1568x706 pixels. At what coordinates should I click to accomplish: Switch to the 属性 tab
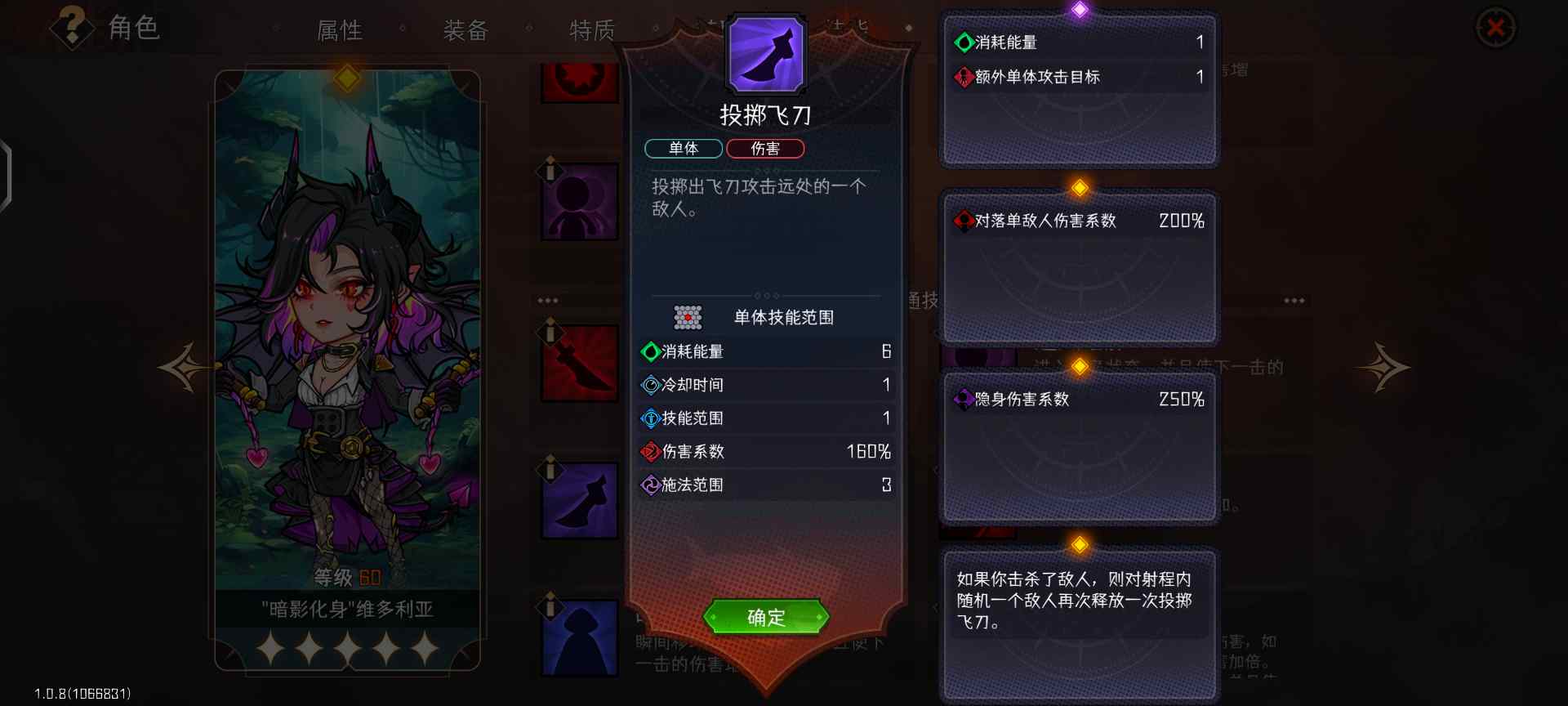[x=341, y=31]
